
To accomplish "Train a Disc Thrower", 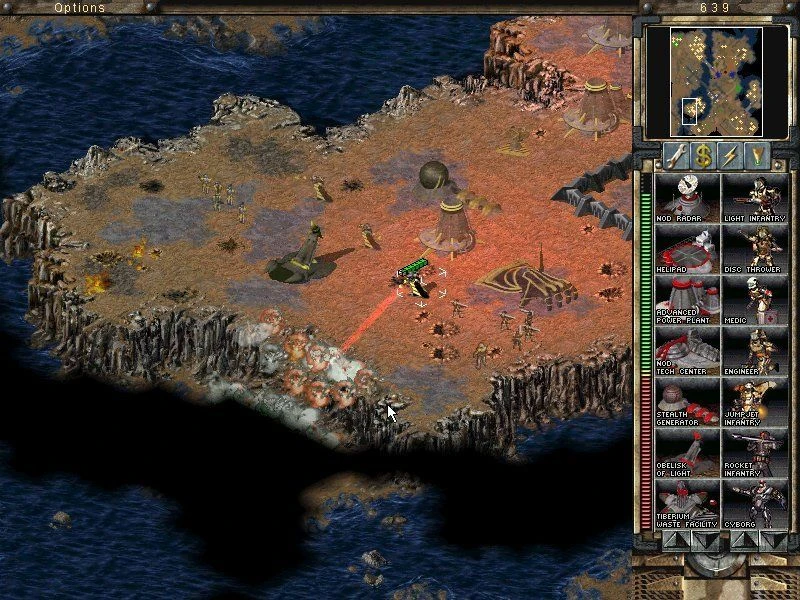I will pyautogui.click(x=754, y=250).
